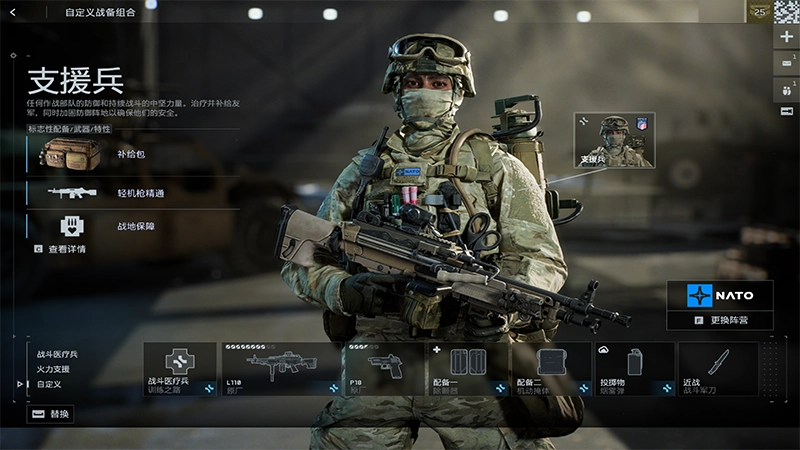Screen dimensions: 800x450
Task: Select the 补给包 supply bag gadget
Action: (x=130, y=154)
